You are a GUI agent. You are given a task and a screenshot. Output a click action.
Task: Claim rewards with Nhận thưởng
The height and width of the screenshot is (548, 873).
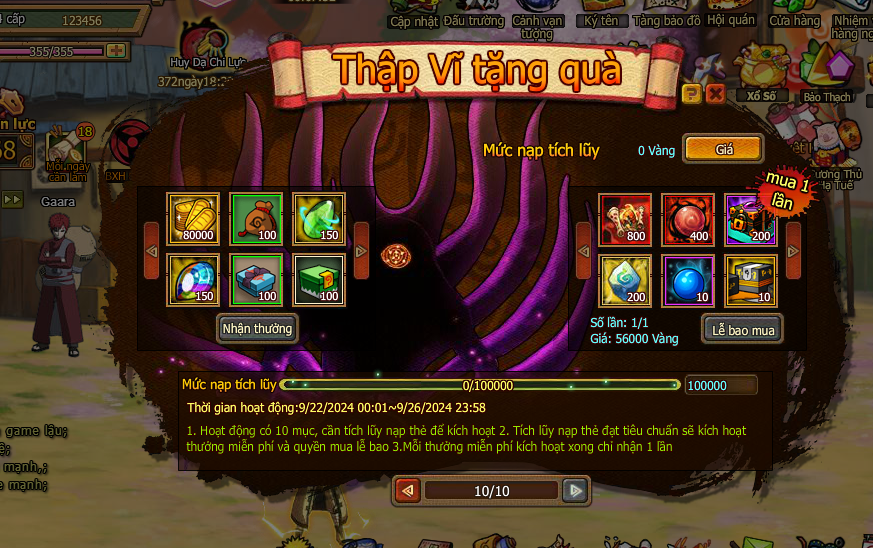click(x=258, y=328)
